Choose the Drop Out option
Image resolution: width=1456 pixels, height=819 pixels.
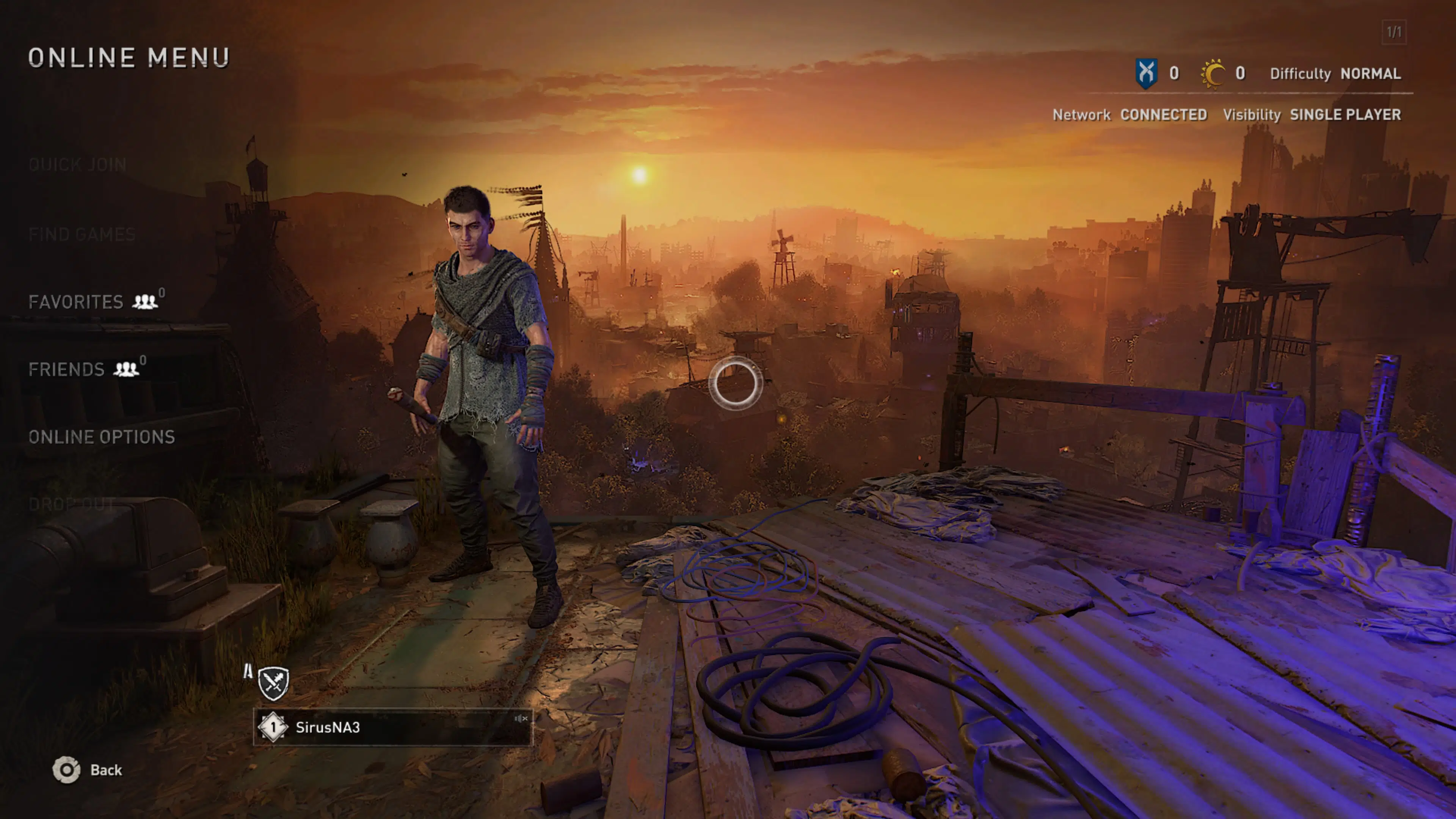72,504
